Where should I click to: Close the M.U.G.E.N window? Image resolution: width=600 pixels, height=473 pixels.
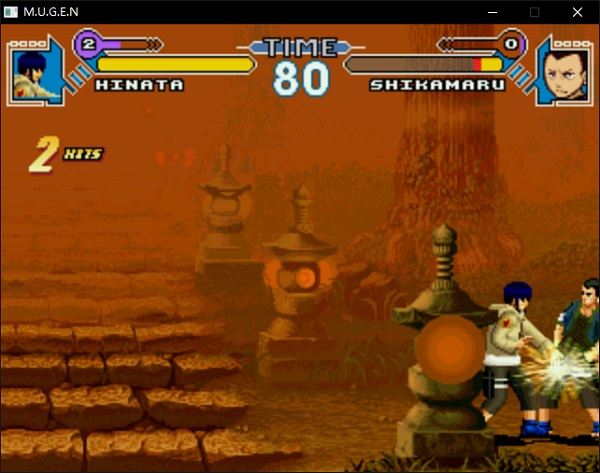[578, 11]
